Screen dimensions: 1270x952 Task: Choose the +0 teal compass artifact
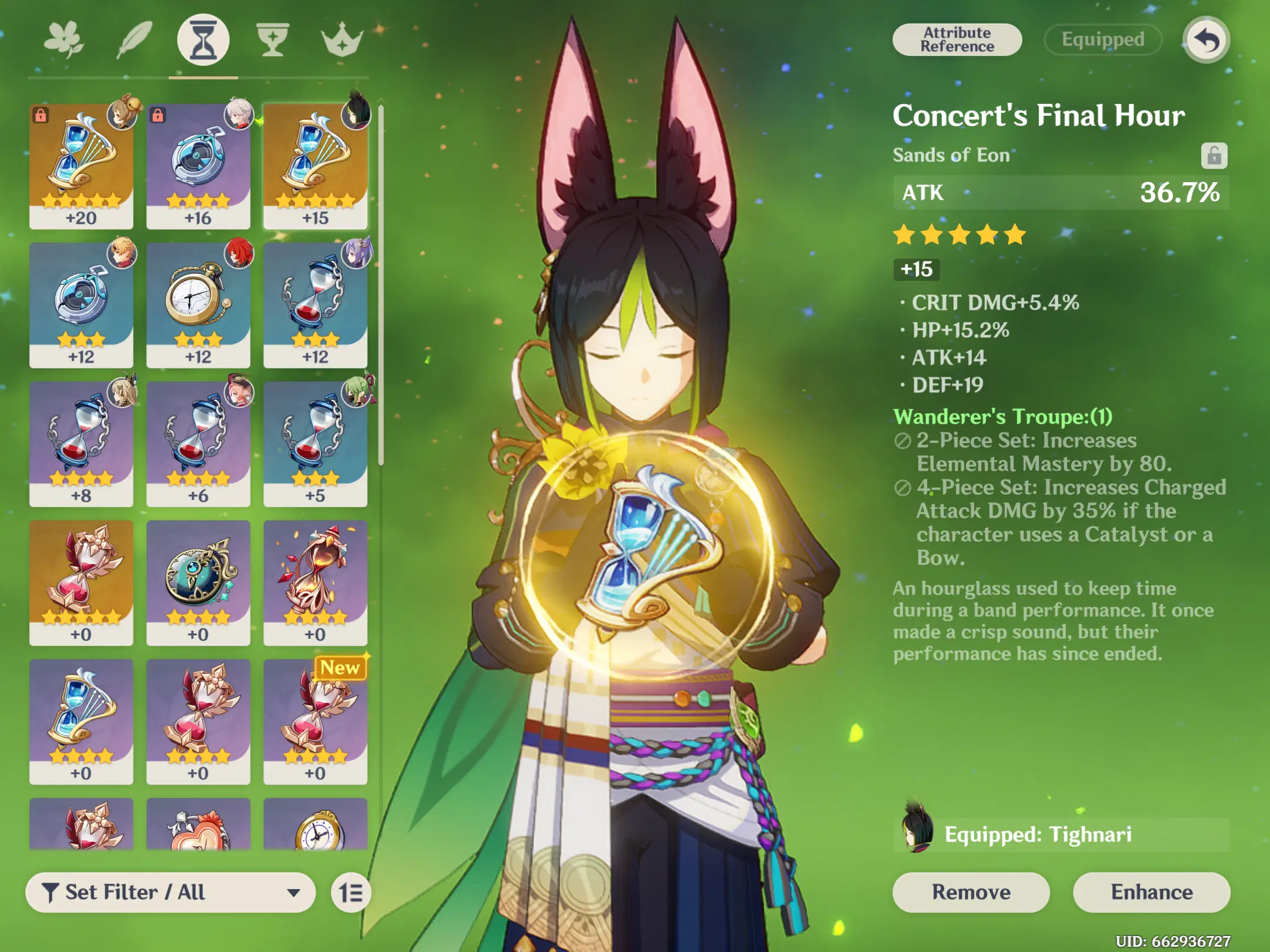(x=198, y=582)
